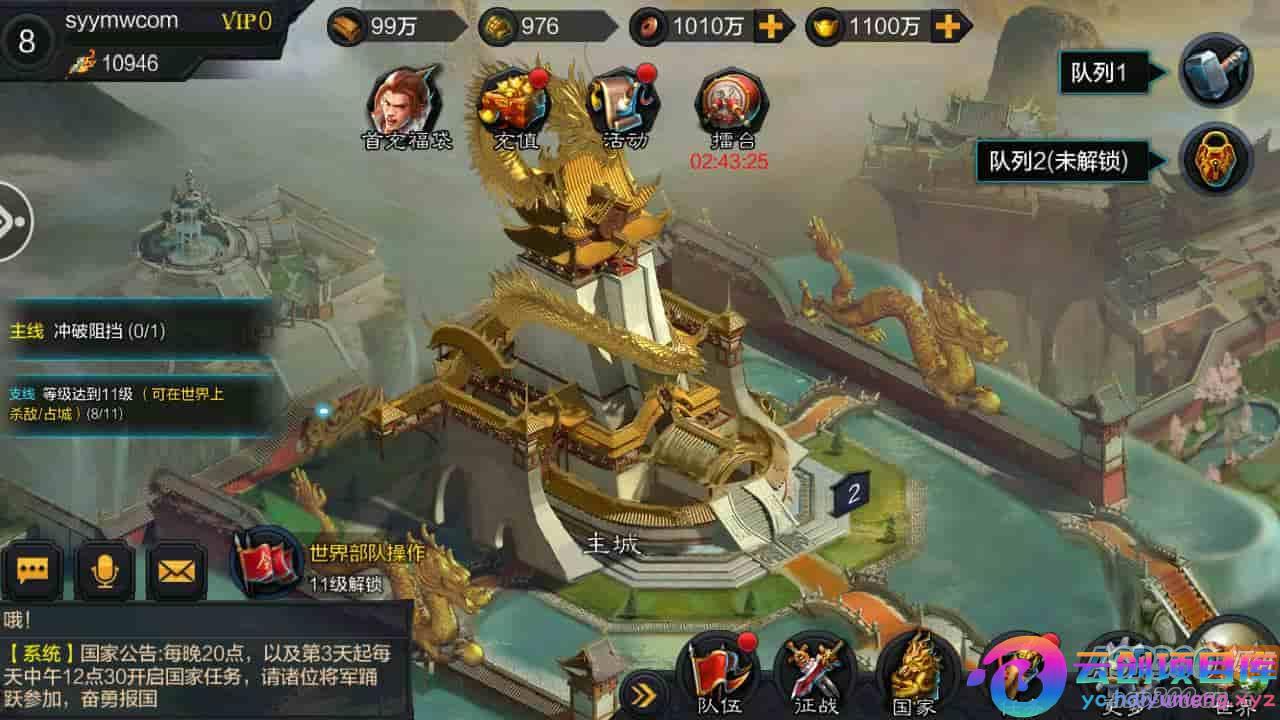Open the 首充福袋 first-recharge gift
This screenshot has width=1280, height=720.
406,104
